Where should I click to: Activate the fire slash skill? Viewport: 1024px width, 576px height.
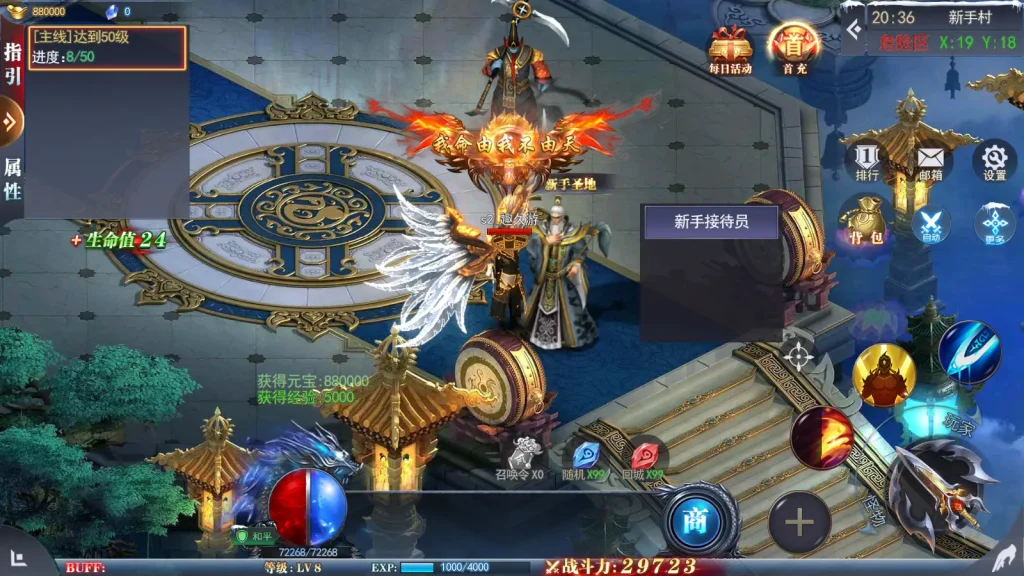click(x=820, y=437)
